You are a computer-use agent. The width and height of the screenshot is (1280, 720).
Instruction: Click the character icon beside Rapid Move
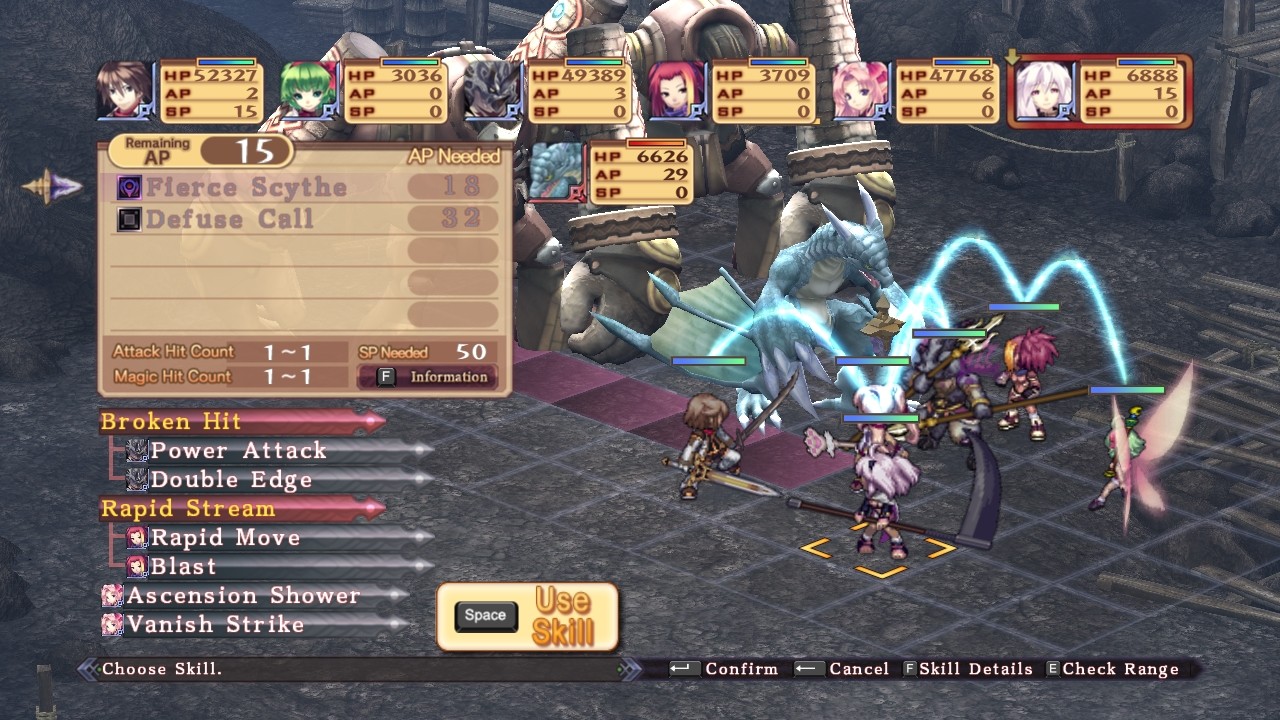(135, 538)
